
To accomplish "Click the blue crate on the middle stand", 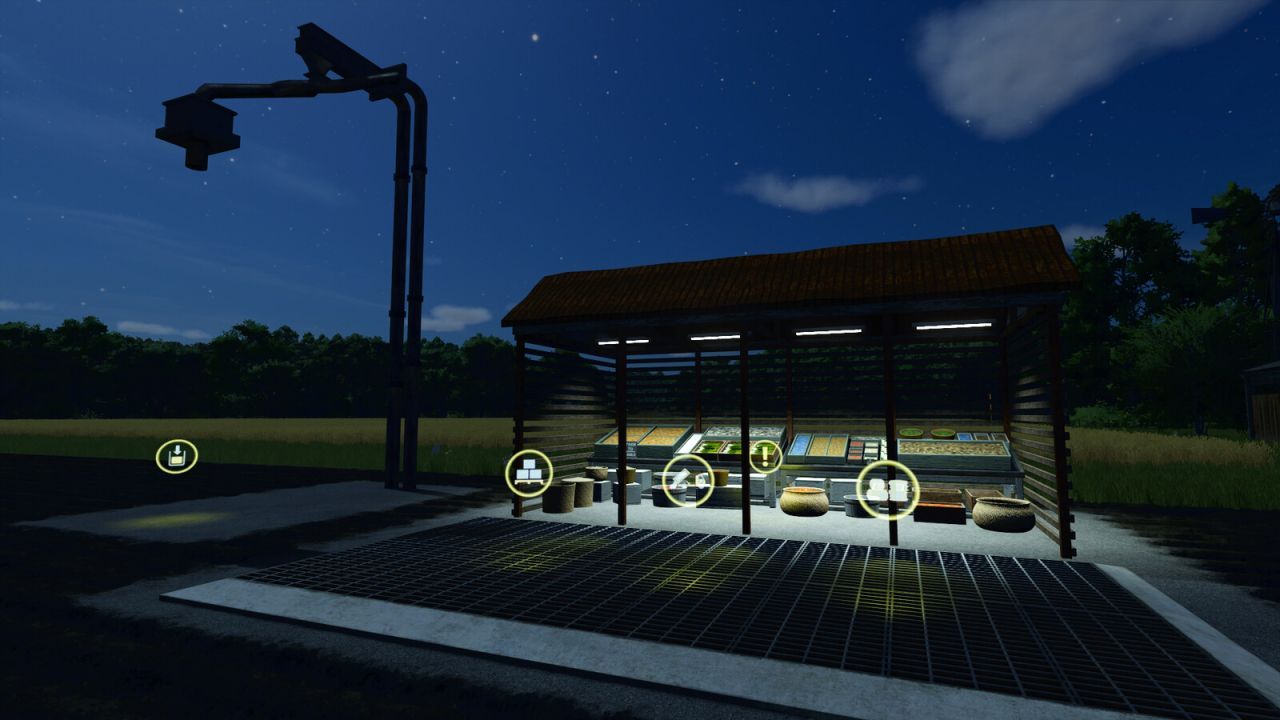I will point(799,447).
